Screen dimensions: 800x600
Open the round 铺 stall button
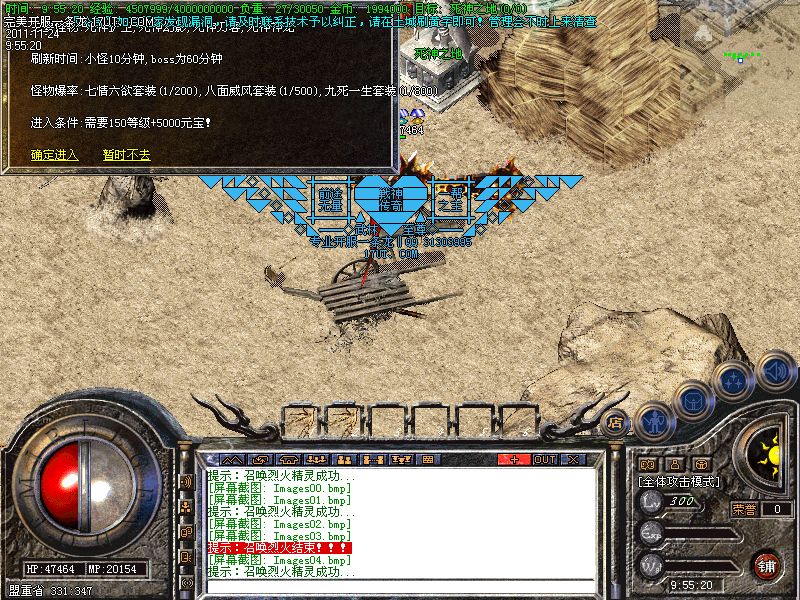[x=767, y=565]
